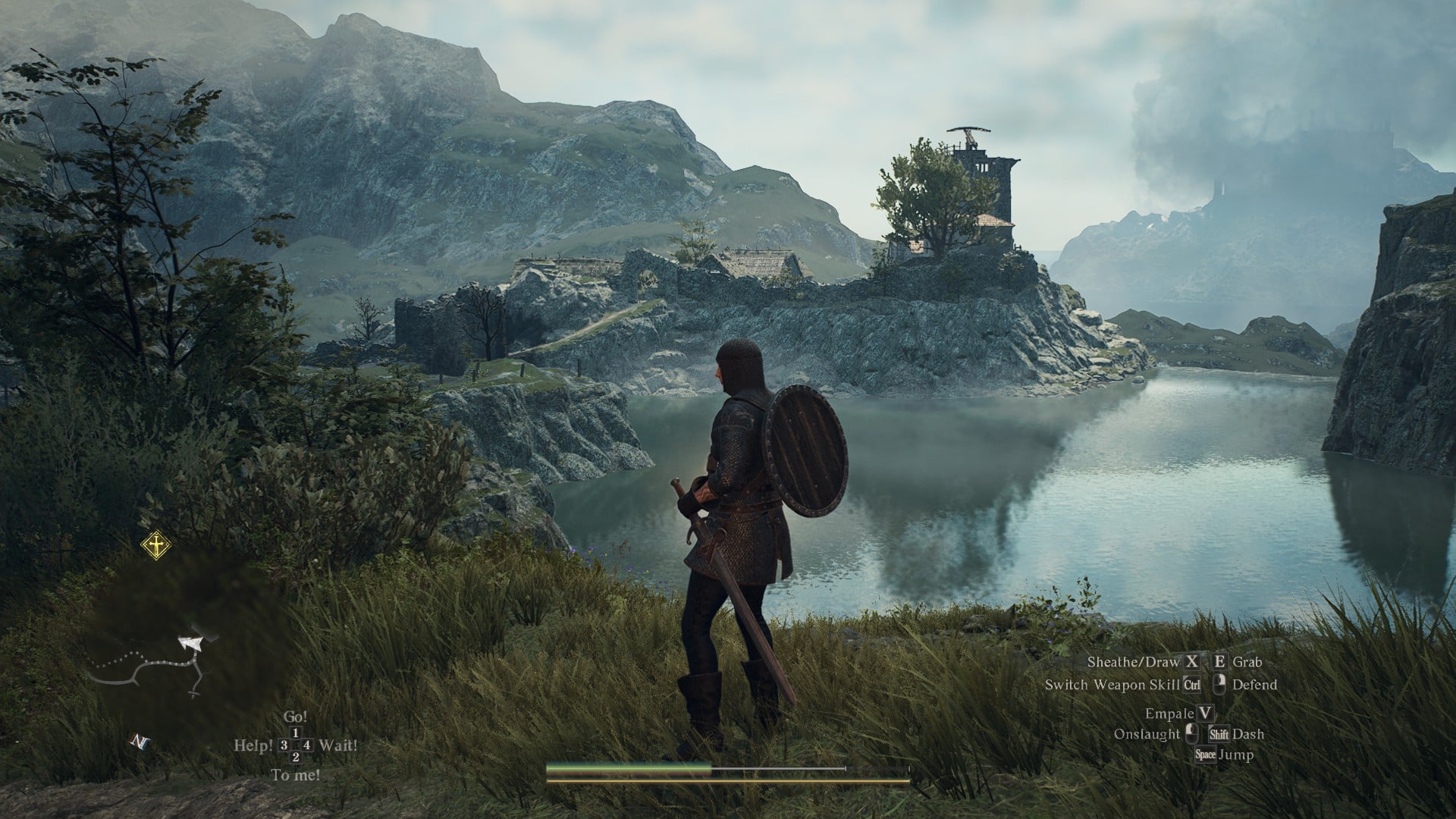This screenshot has height=819, width=1456.
Task: Click the 4 key icon beside Wait!
Action: (306, 745)
